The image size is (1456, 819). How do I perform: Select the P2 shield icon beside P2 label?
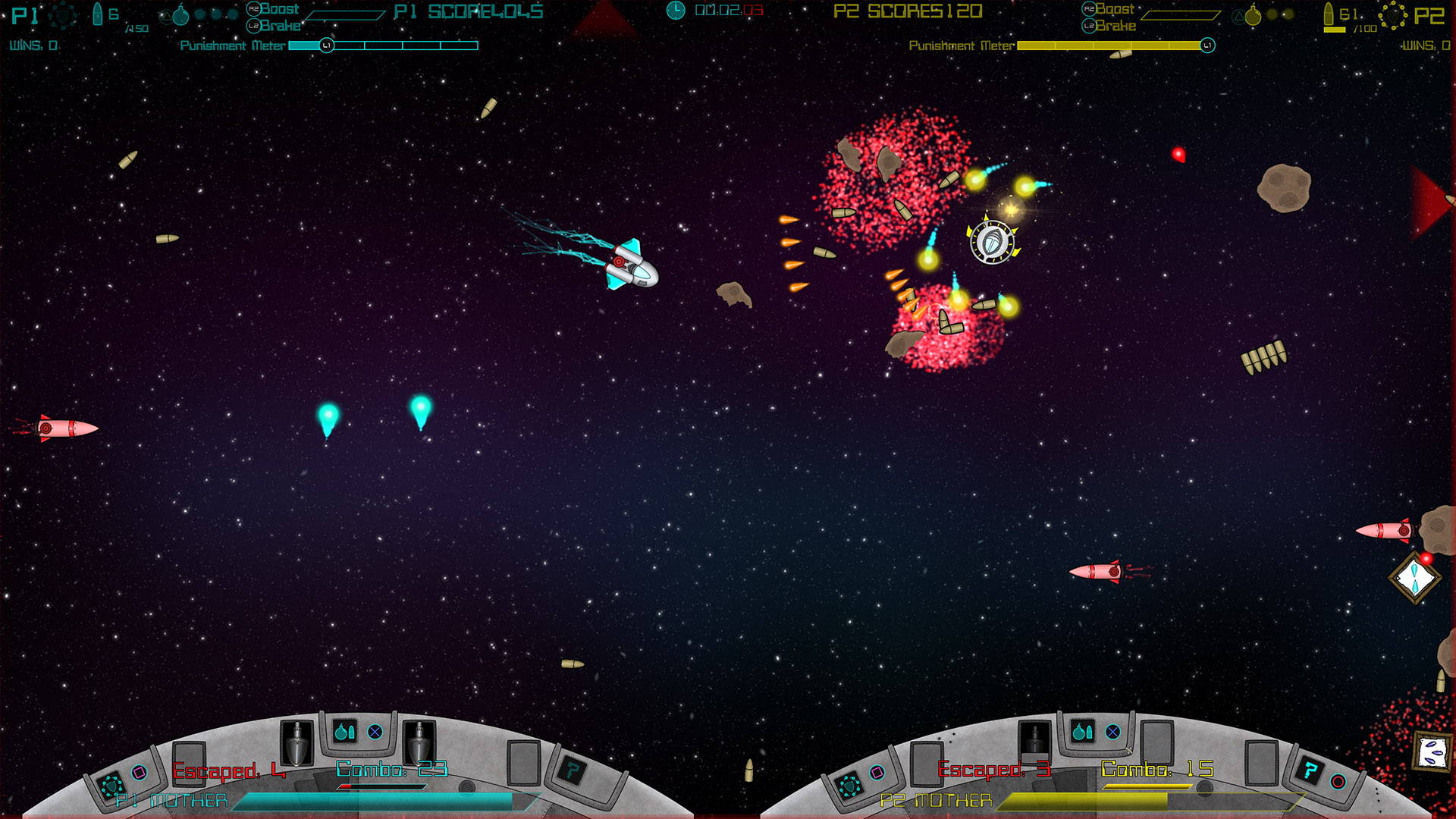pyautogui.click(x=1392, y=17)
